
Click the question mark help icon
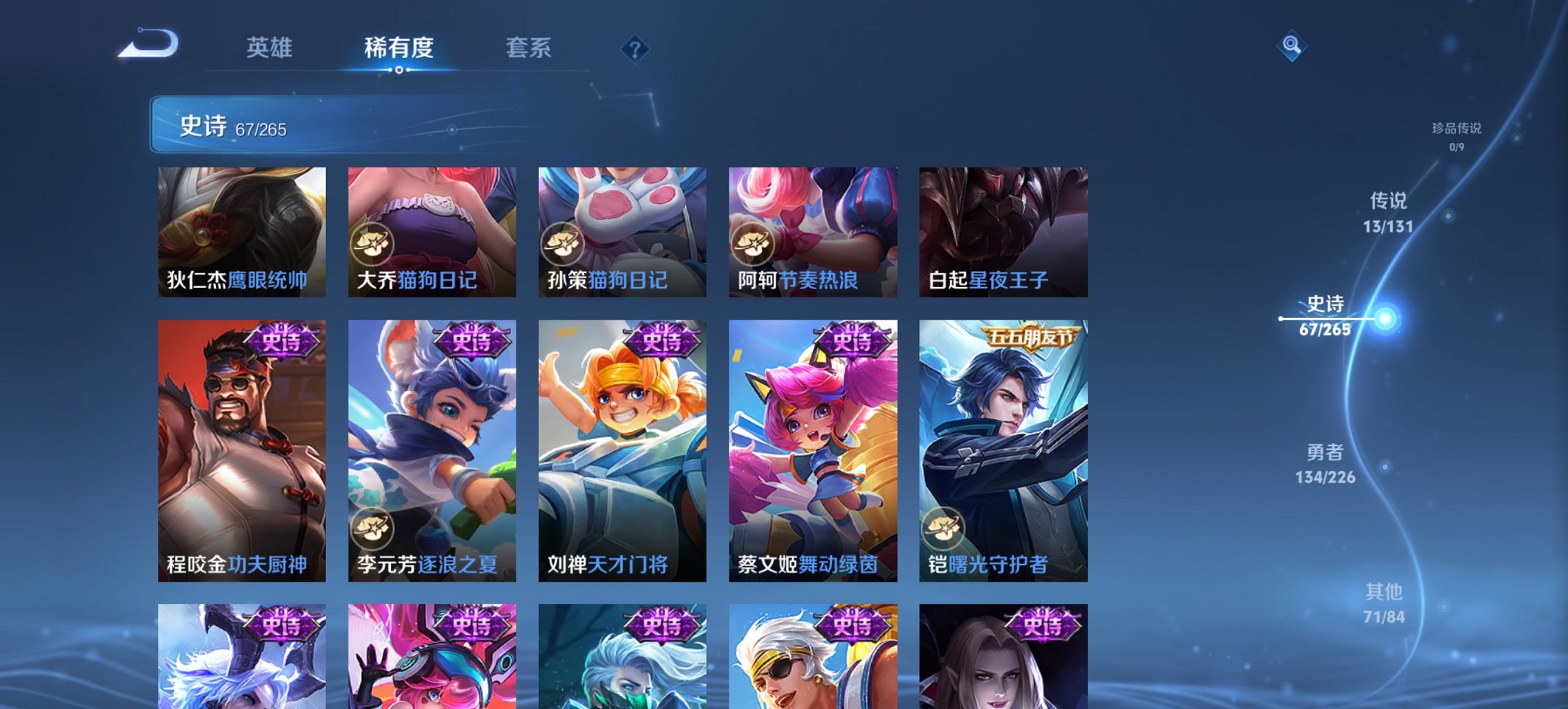635,48
